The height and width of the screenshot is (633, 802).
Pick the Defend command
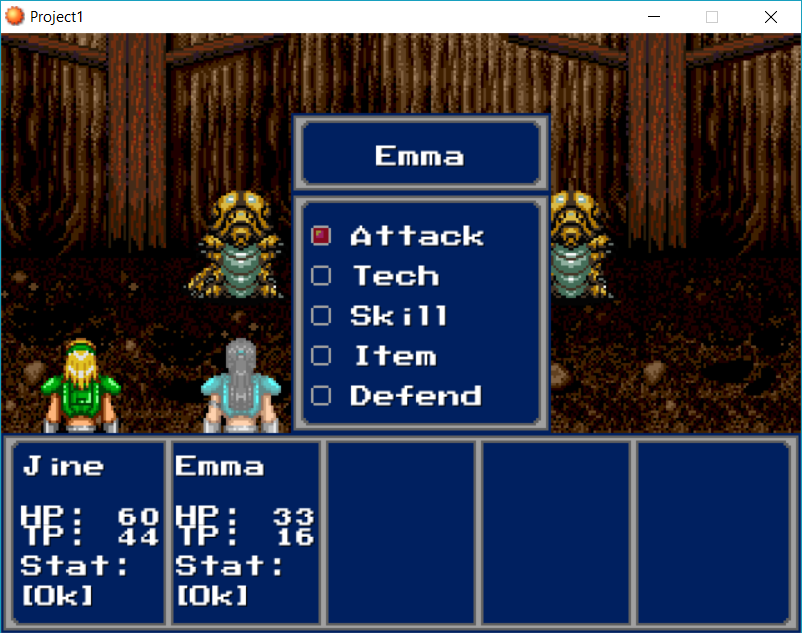pyautogui.click(x=415, y=396)
